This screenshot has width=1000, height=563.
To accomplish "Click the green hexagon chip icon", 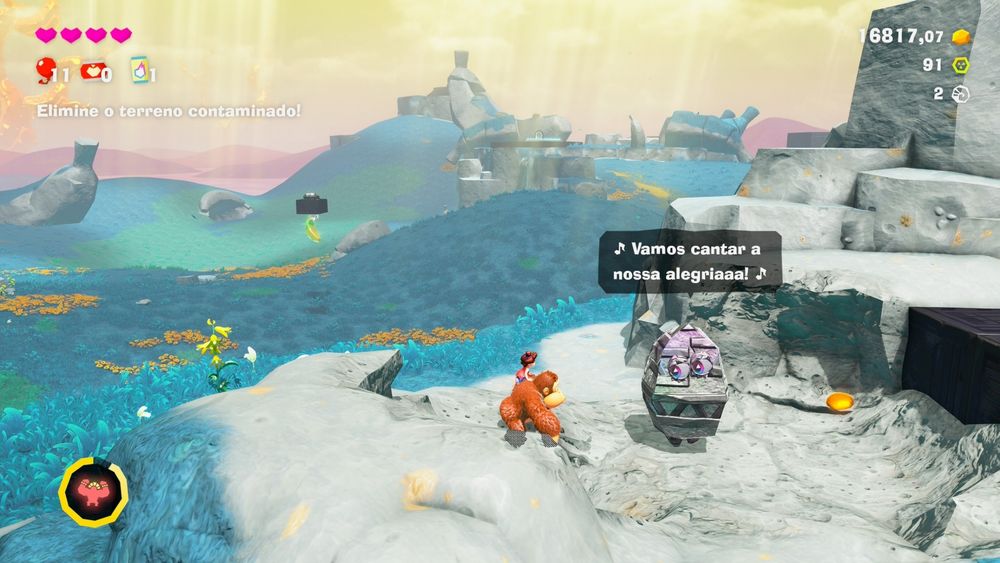I will point(961,66).
